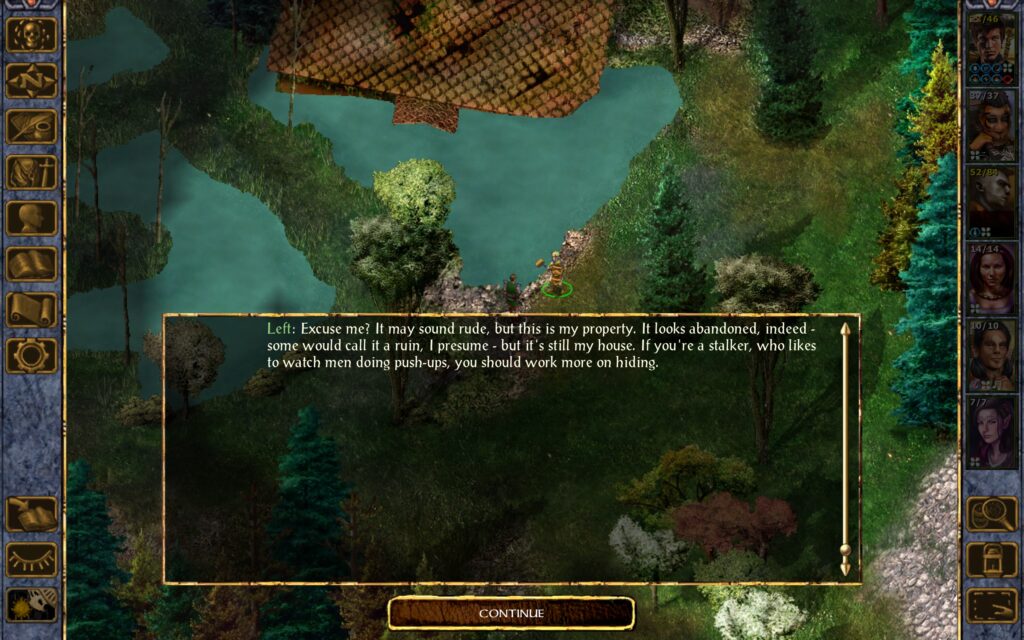Open the character record bust icon
This screenshot has height=640, width=1024.
coord(32,218)
